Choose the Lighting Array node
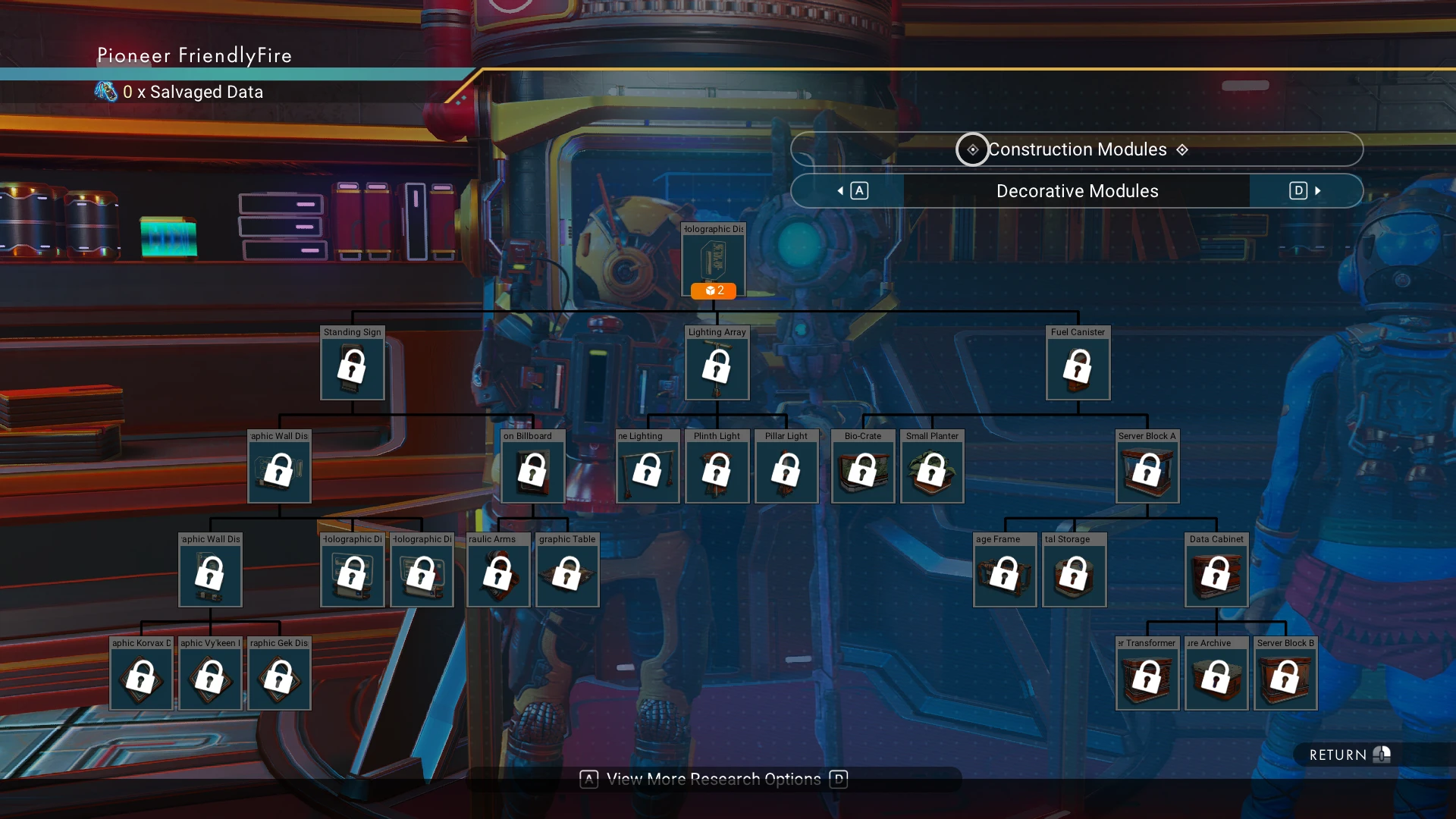The image size is (1456, 819). pyautogui.click(x=717, y=368)
